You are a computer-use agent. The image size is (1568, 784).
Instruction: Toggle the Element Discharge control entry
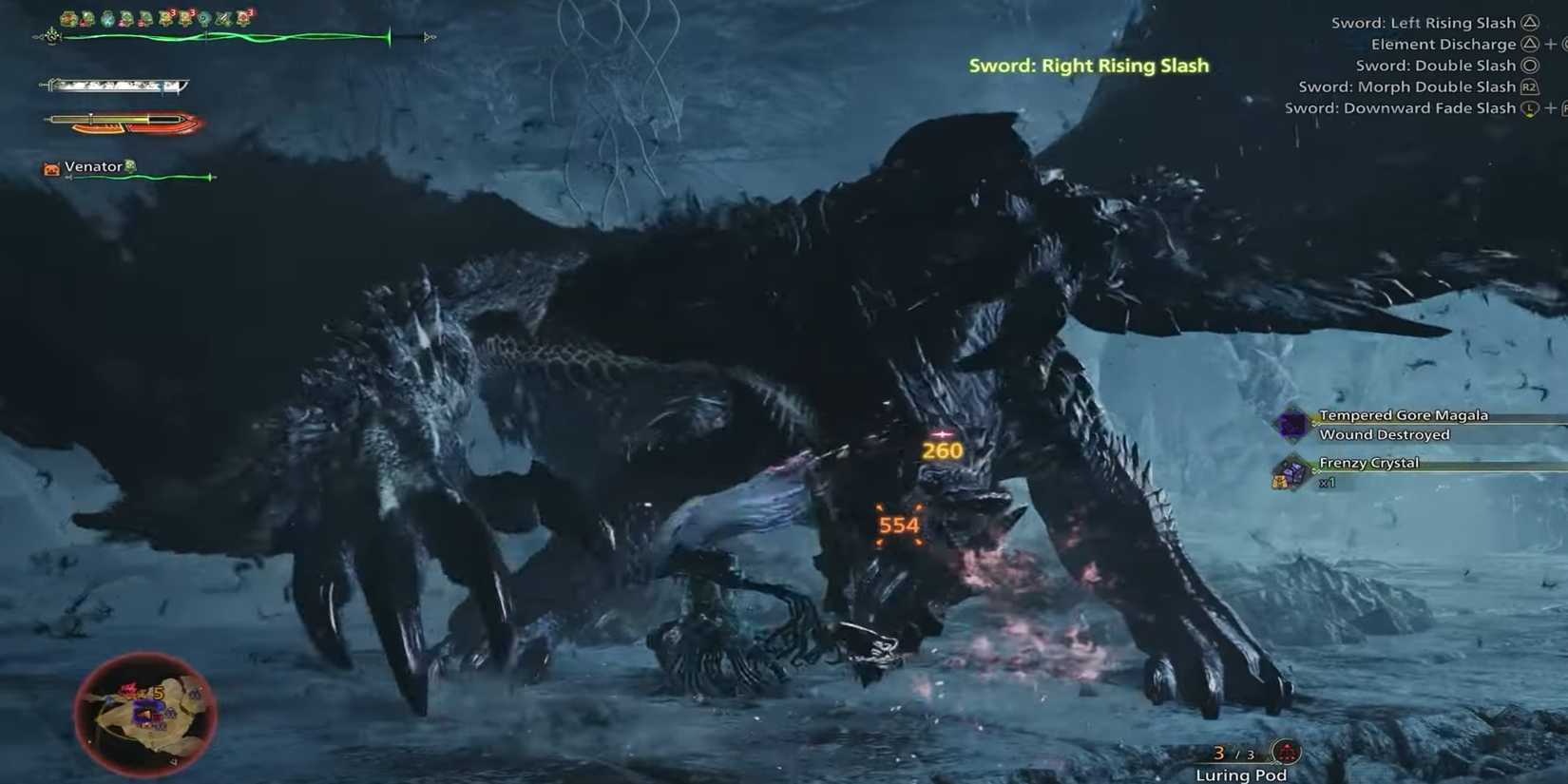coord(1444,44)
